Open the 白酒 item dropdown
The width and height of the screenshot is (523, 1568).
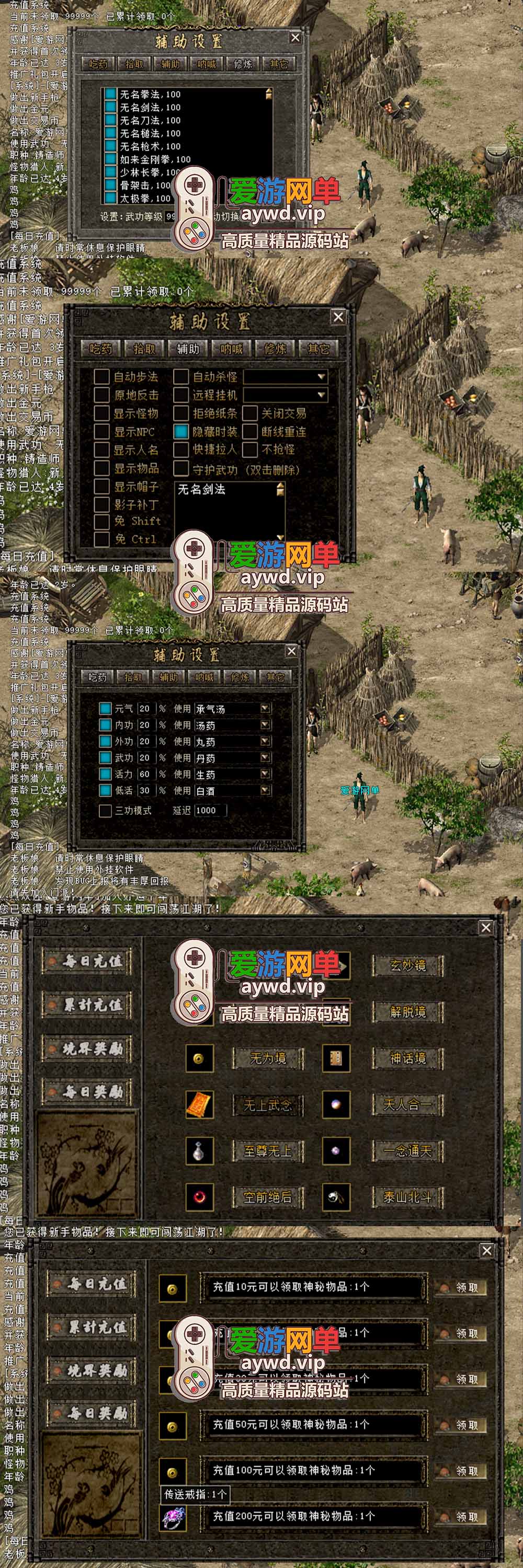pyautogui.click(x=265, y=790)
